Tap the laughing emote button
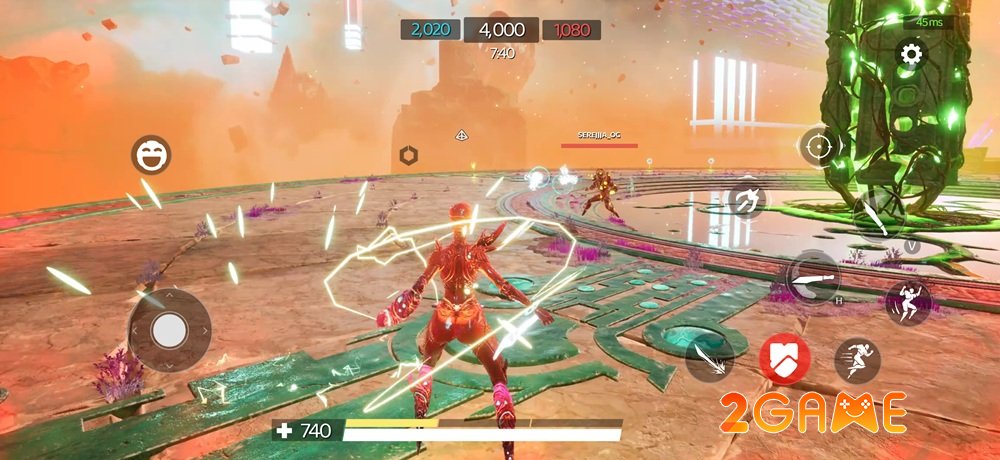 click(x=152, y=155)
